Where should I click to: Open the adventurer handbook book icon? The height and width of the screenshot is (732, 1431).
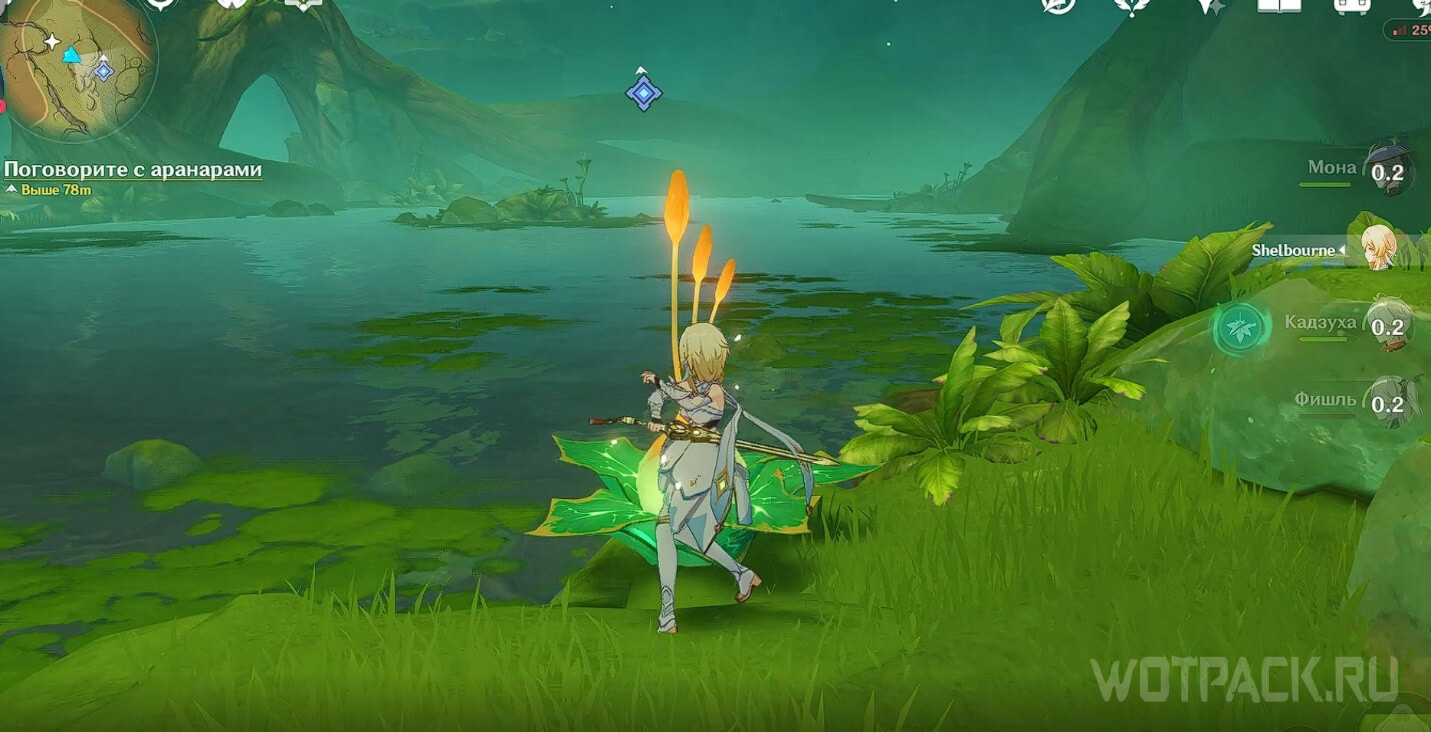pyautogui.click(x=1279, y=5)
